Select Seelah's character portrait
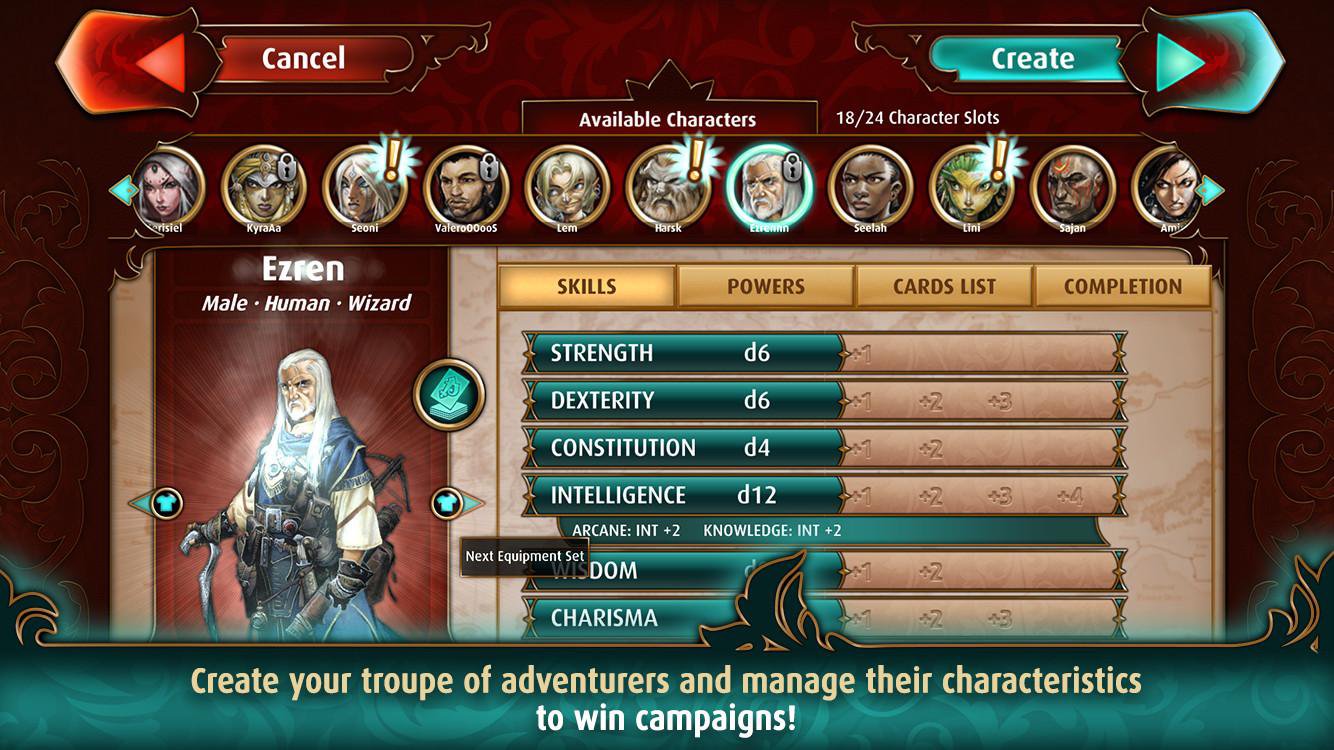The width and height of the screenshot is (1334, 750). [x=870, y=186]
